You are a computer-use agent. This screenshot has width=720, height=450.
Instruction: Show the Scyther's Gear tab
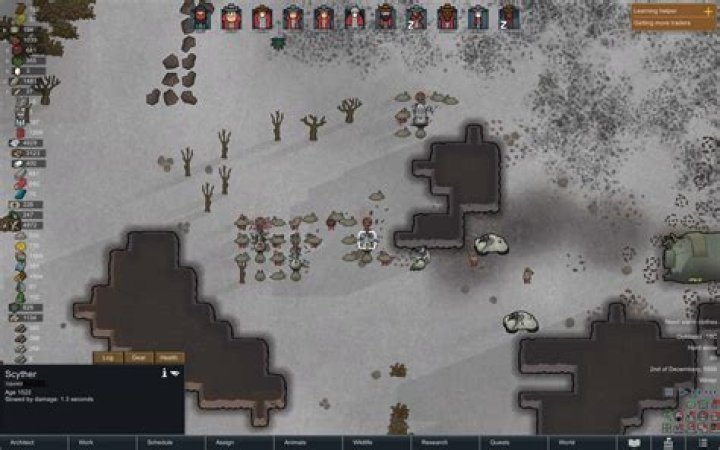(138, 357)
